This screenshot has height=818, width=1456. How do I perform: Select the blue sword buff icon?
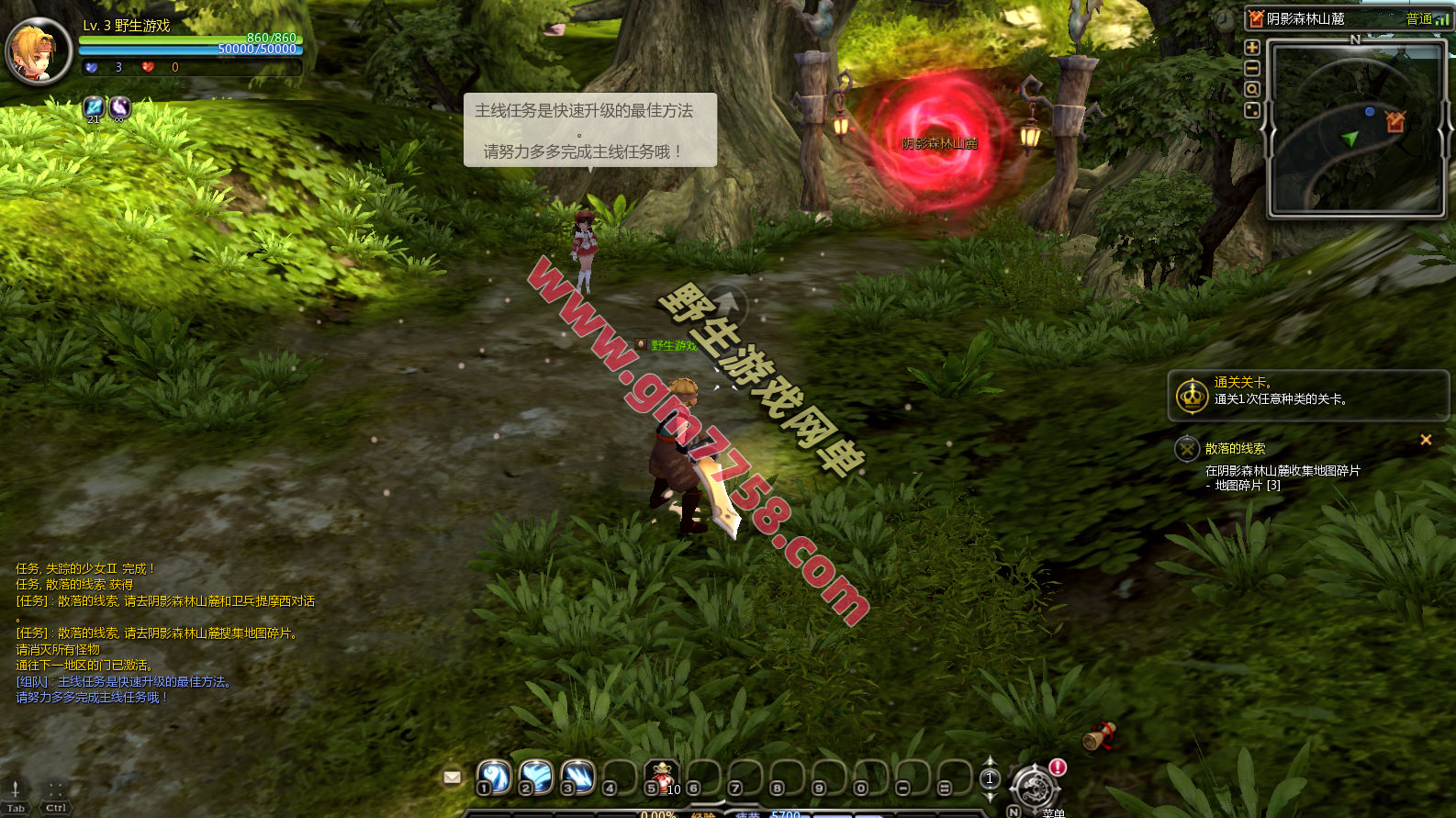point(94,108)
